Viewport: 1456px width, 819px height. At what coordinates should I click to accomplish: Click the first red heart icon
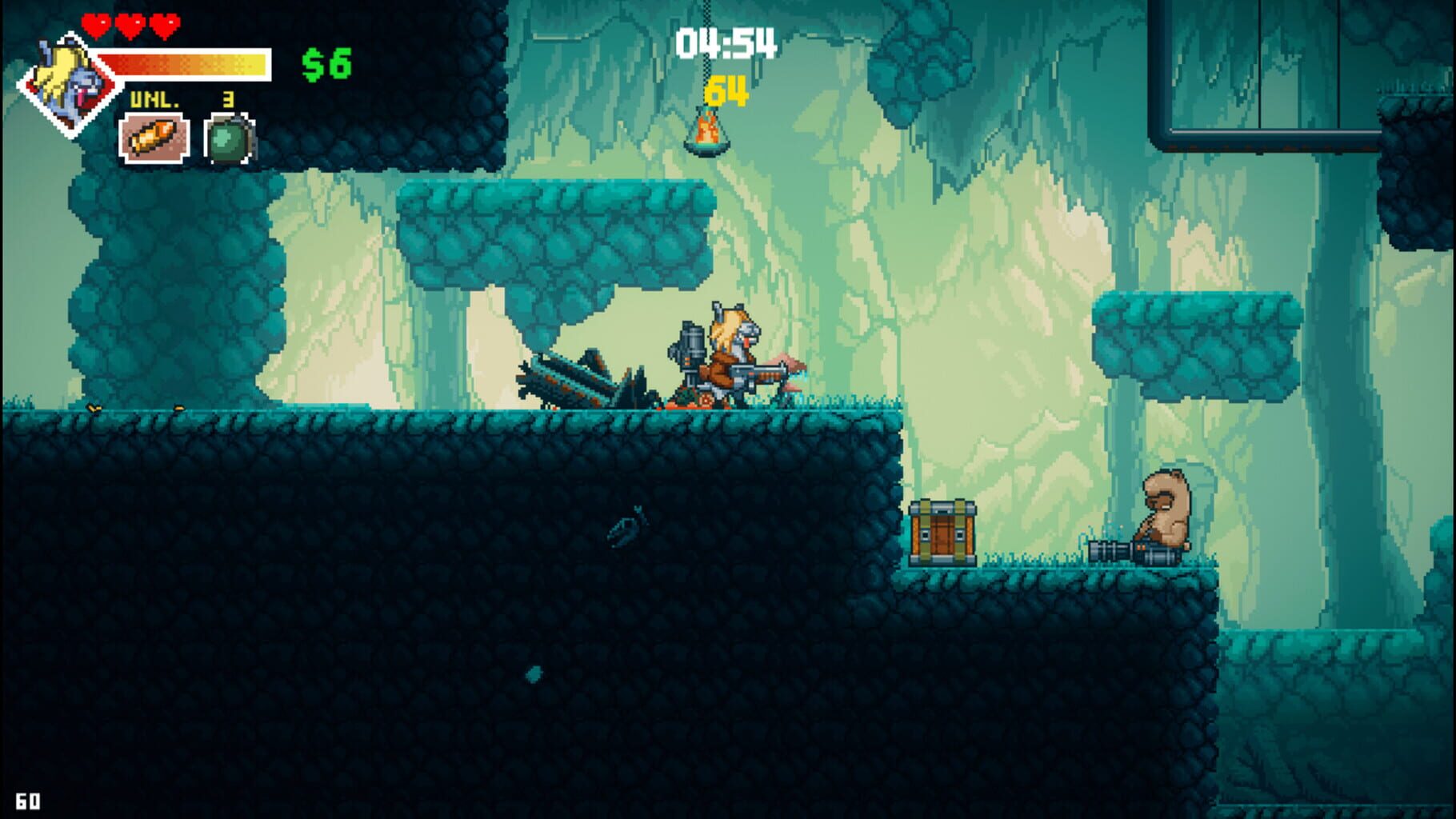[x=98, y=26]
